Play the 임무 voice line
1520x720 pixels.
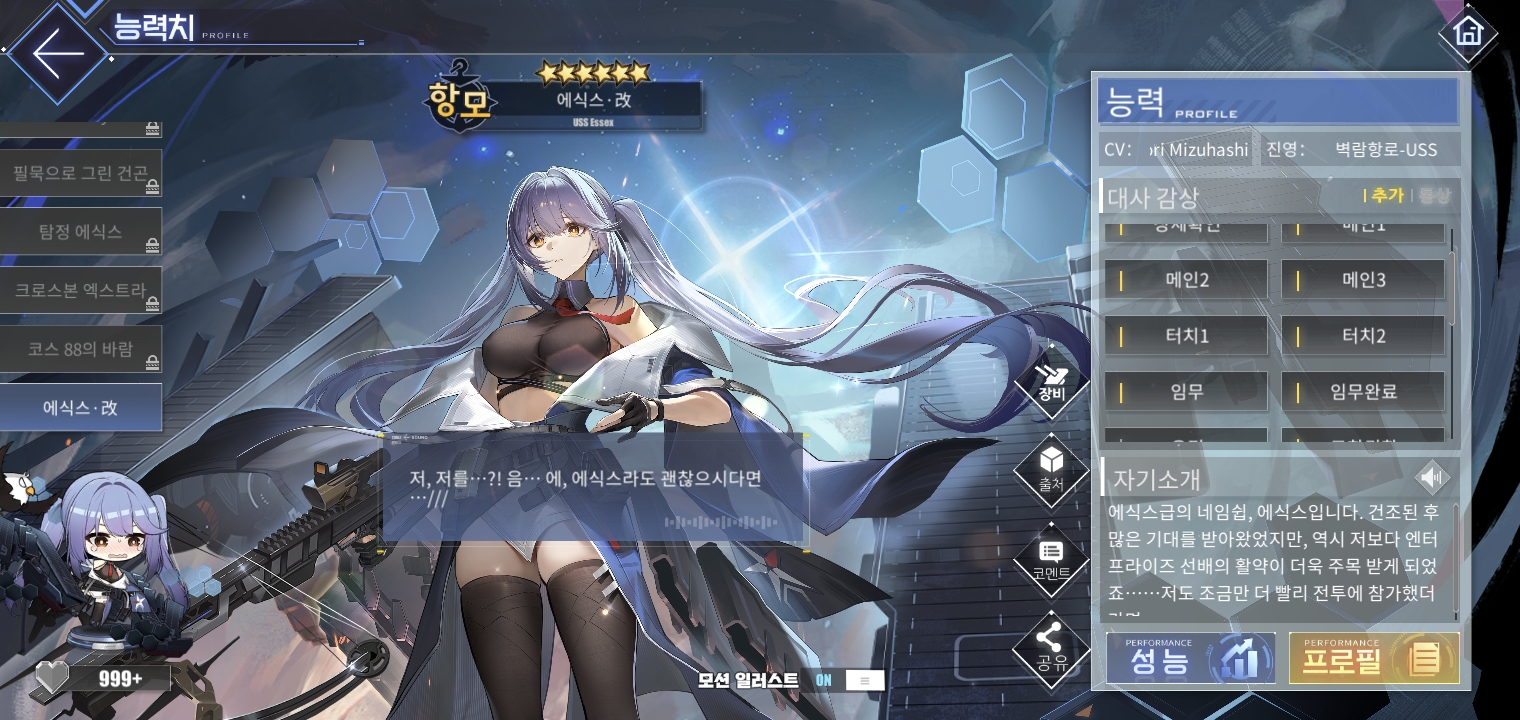click(x=1186, y=392)
